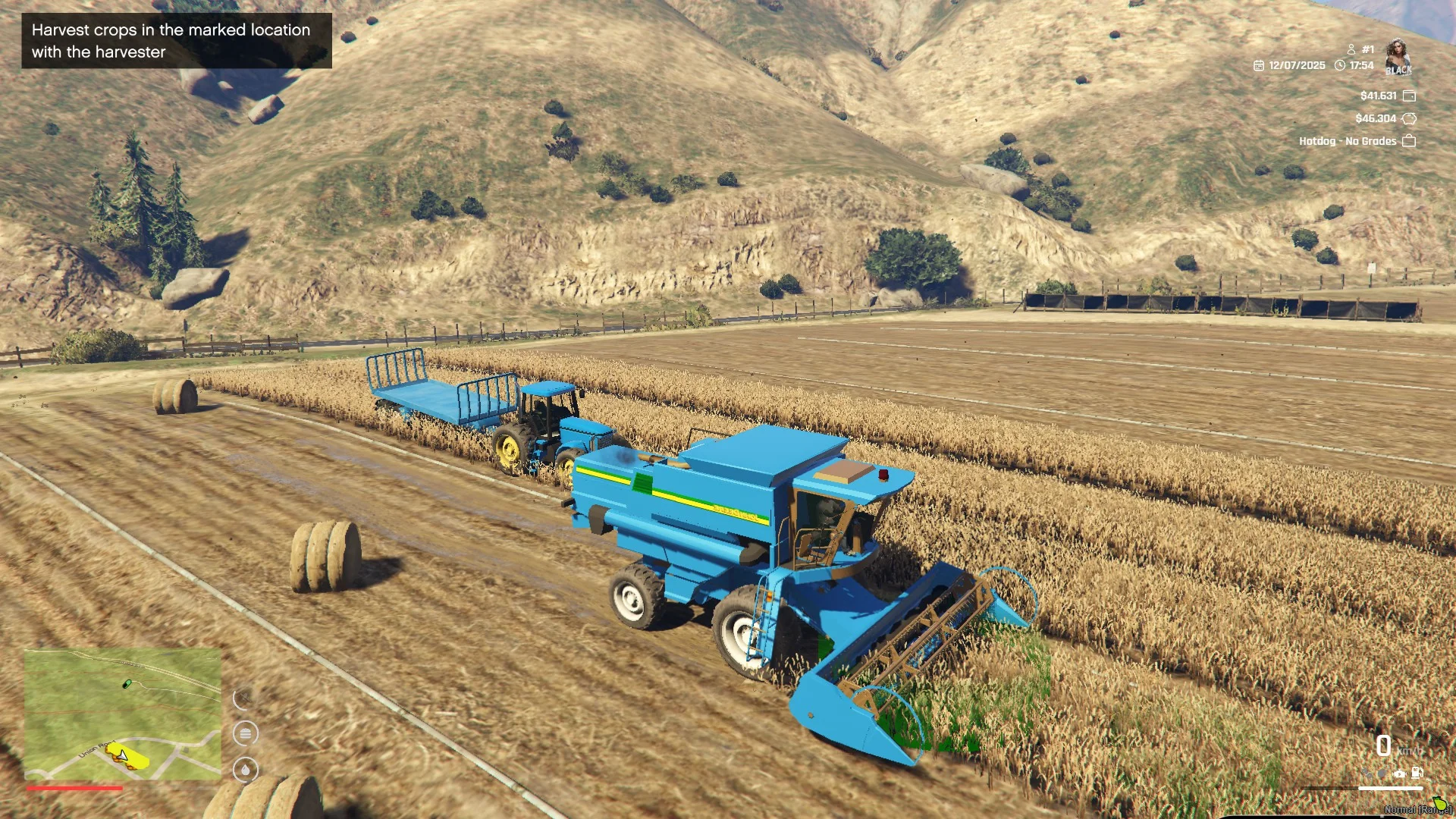Click the calendar date icon
Viewport: 1456px width, 819px height.
[1259, 66]
